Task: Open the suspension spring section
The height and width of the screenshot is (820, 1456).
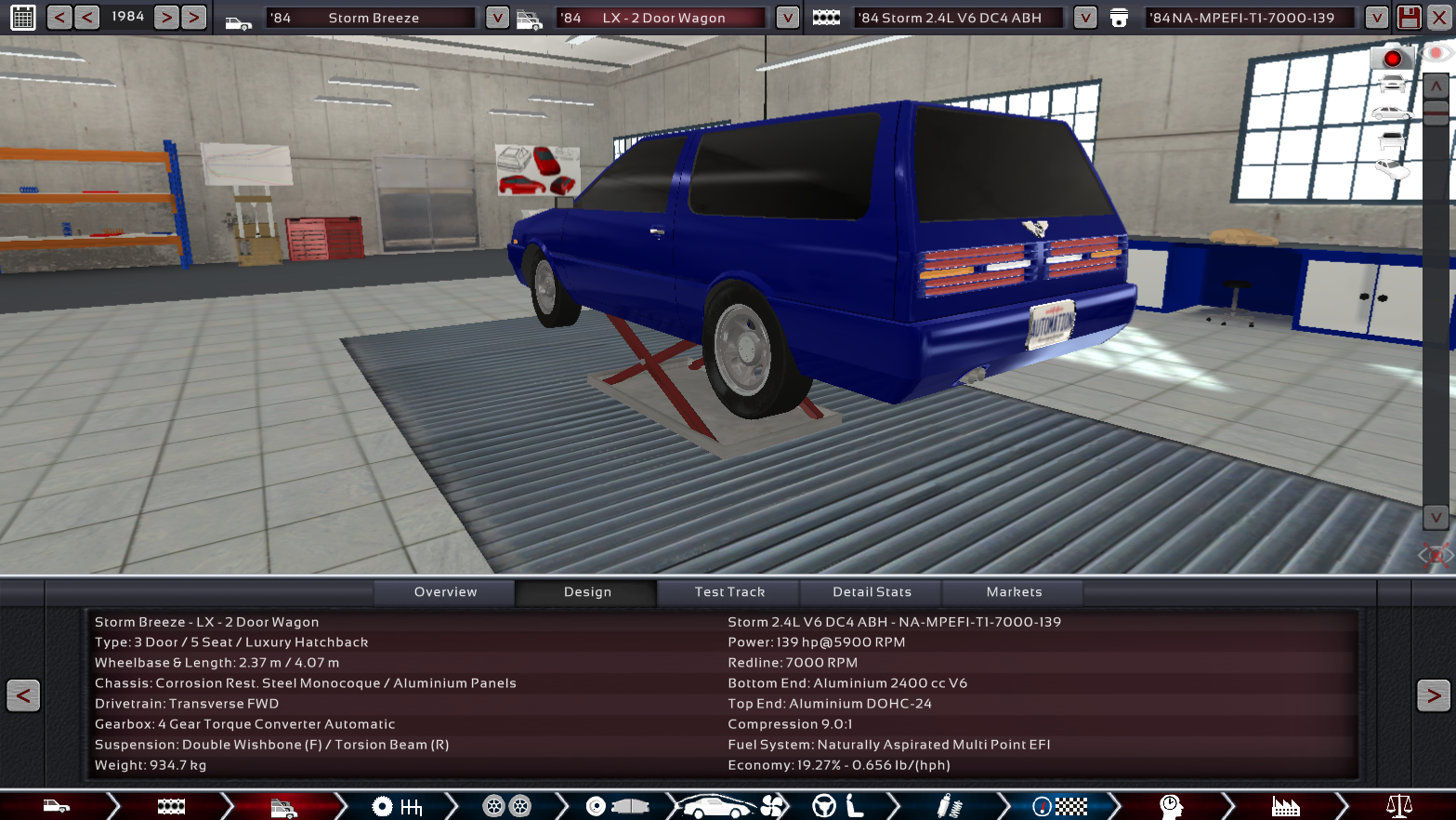Action: (x=948, y=806)
